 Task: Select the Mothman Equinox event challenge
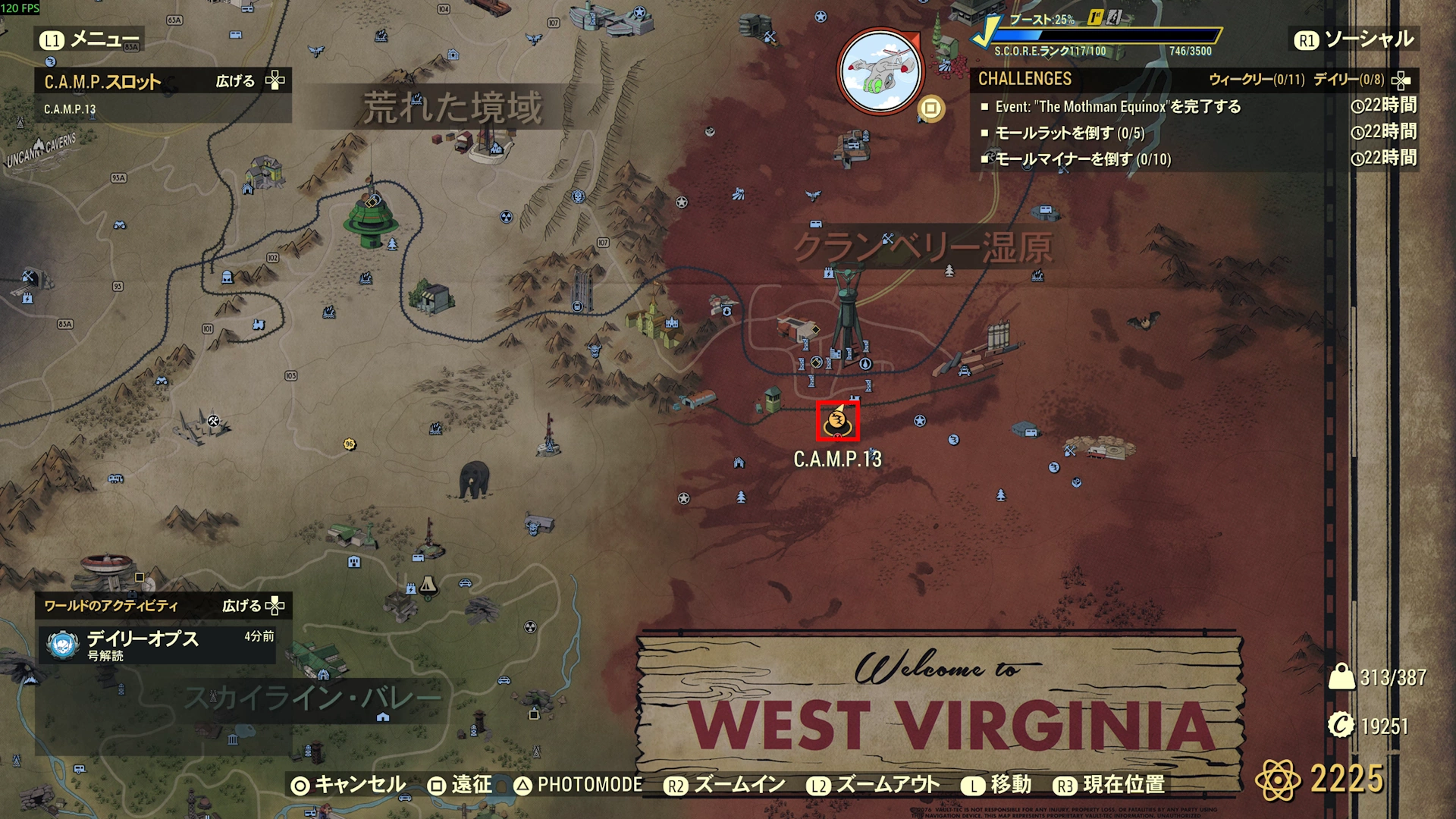1117,107
